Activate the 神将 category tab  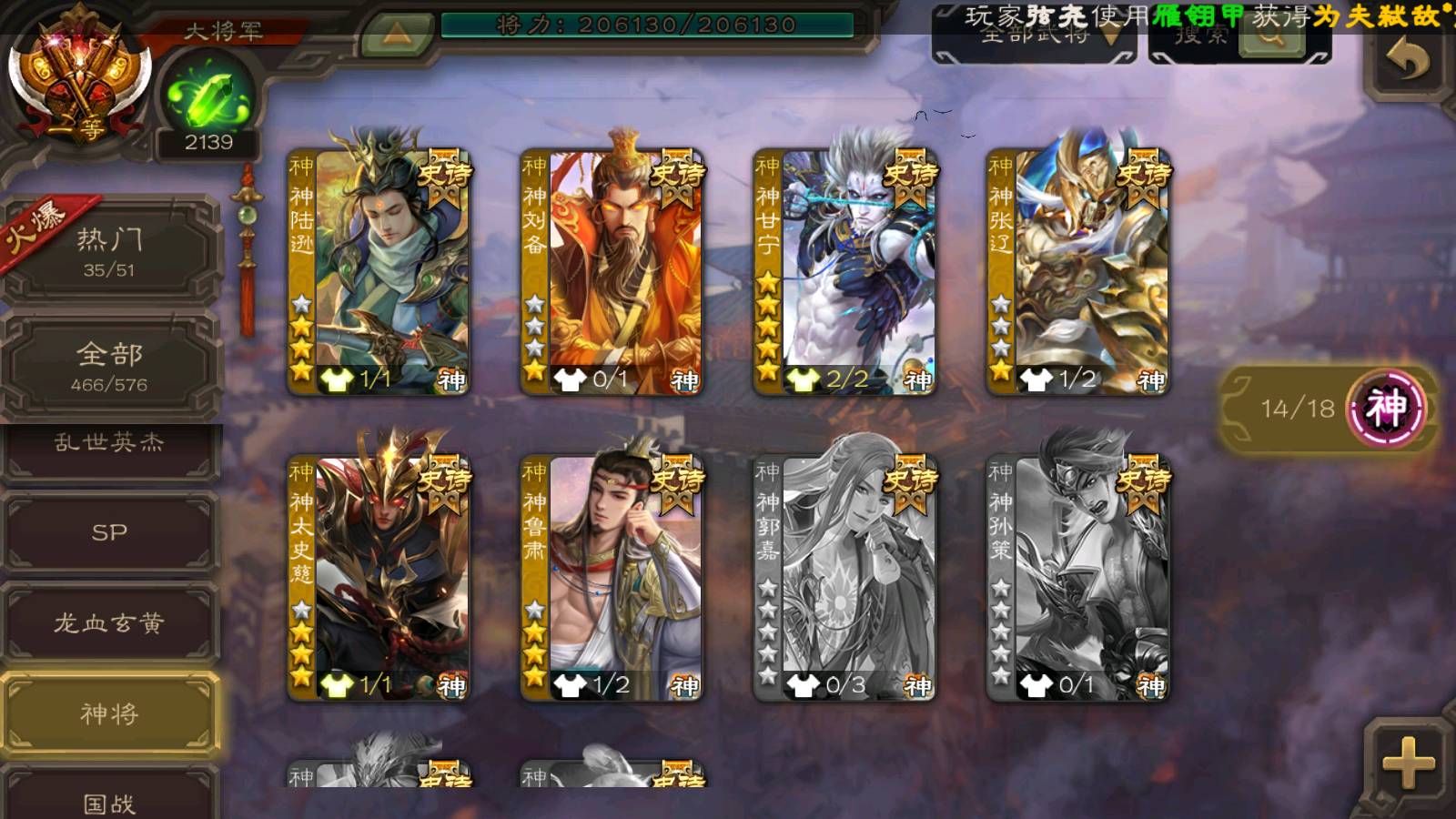coord(109,713)
